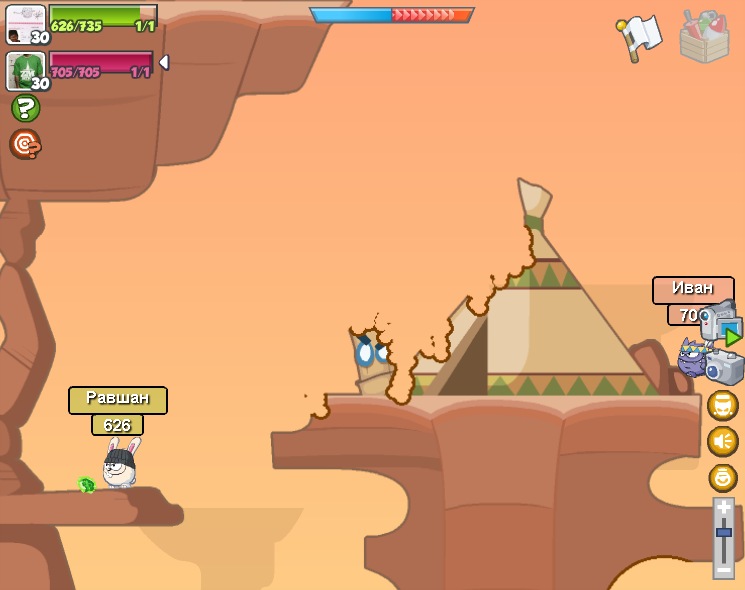Click the blue zoom slider handle
Screen dimensions: 745x590
(x=724, y=533)
